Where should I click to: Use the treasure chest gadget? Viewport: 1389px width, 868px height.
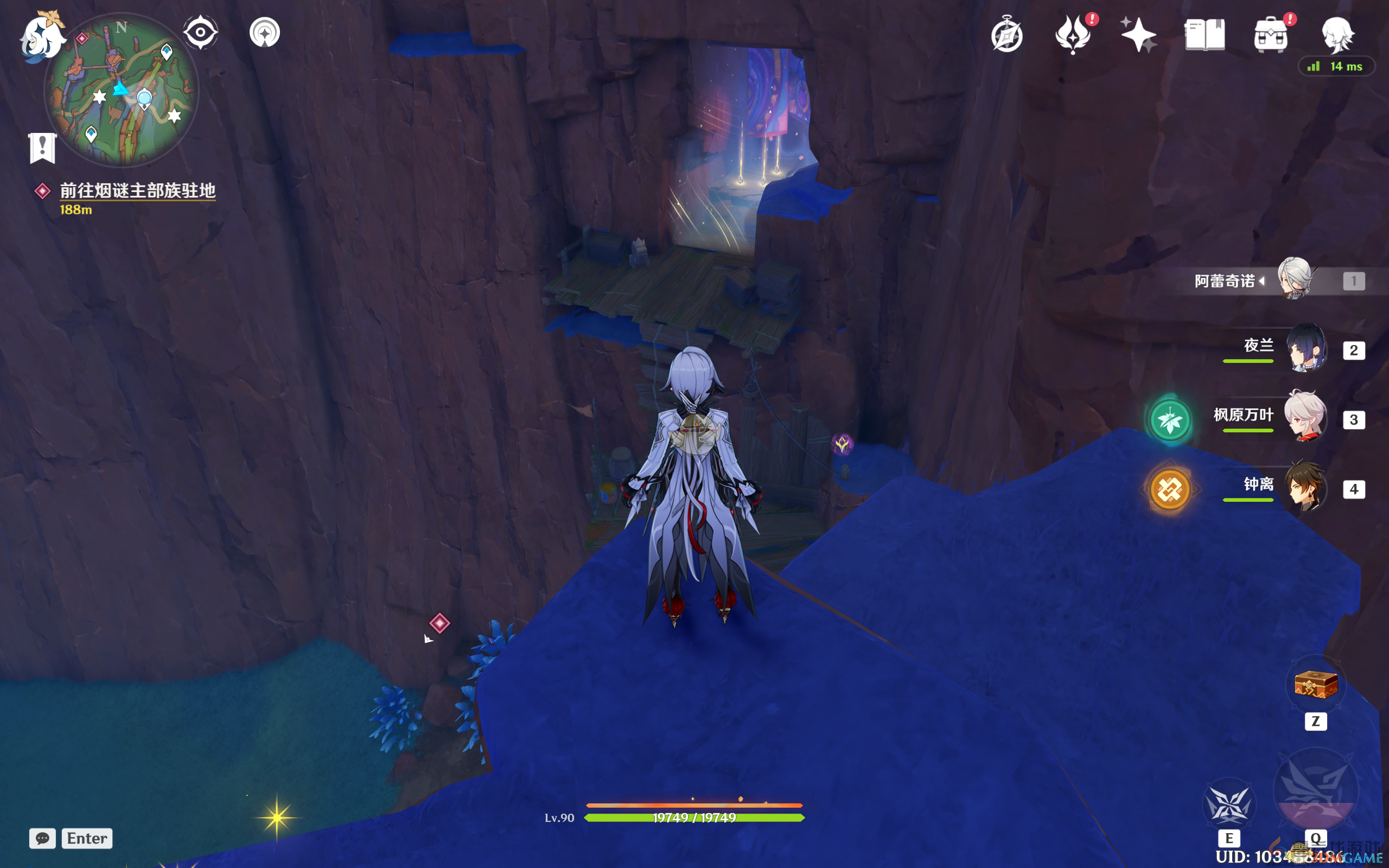(1315, 684)
